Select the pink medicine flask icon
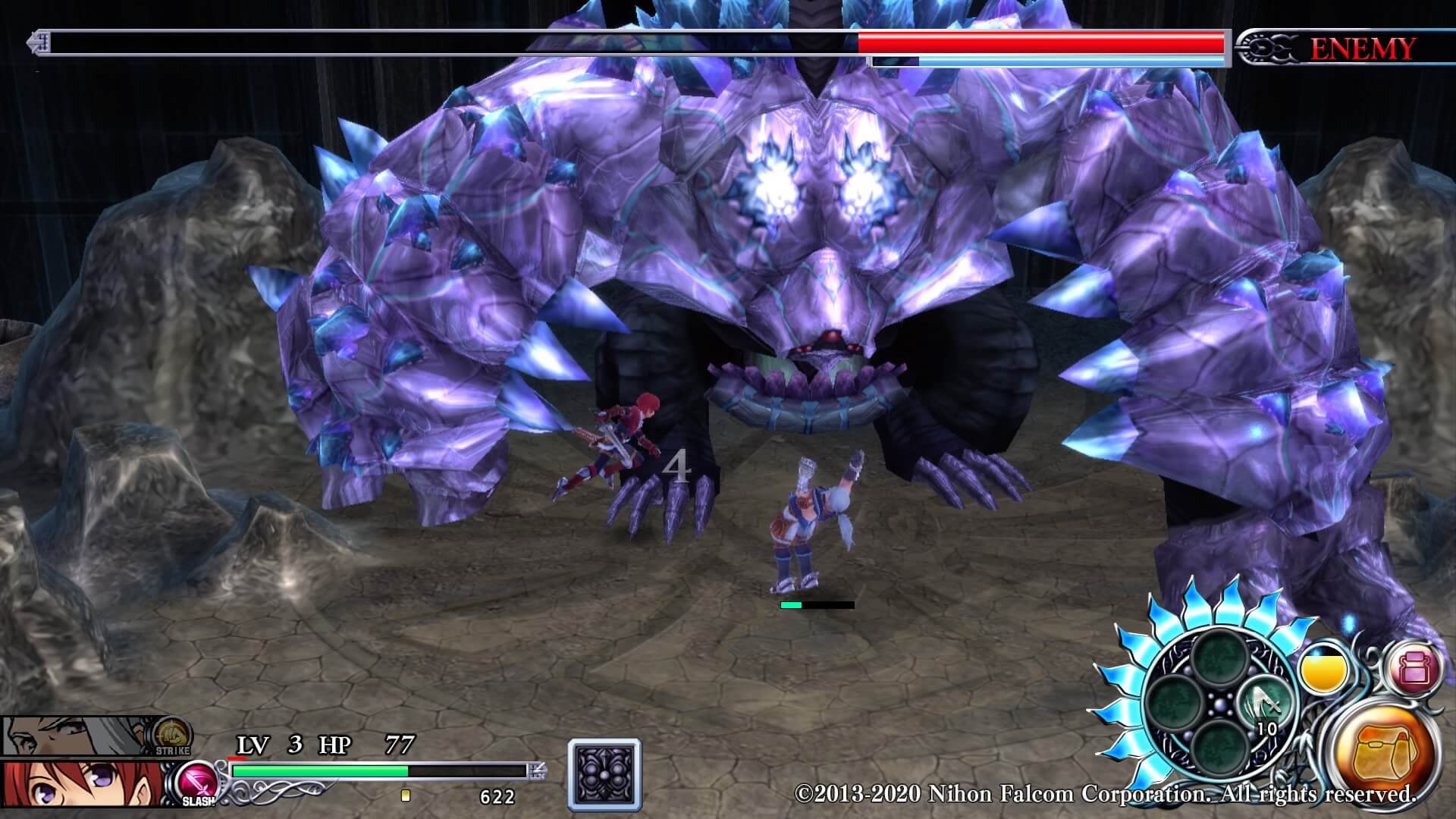1456x819 pixels. (x=1414, y=669)
